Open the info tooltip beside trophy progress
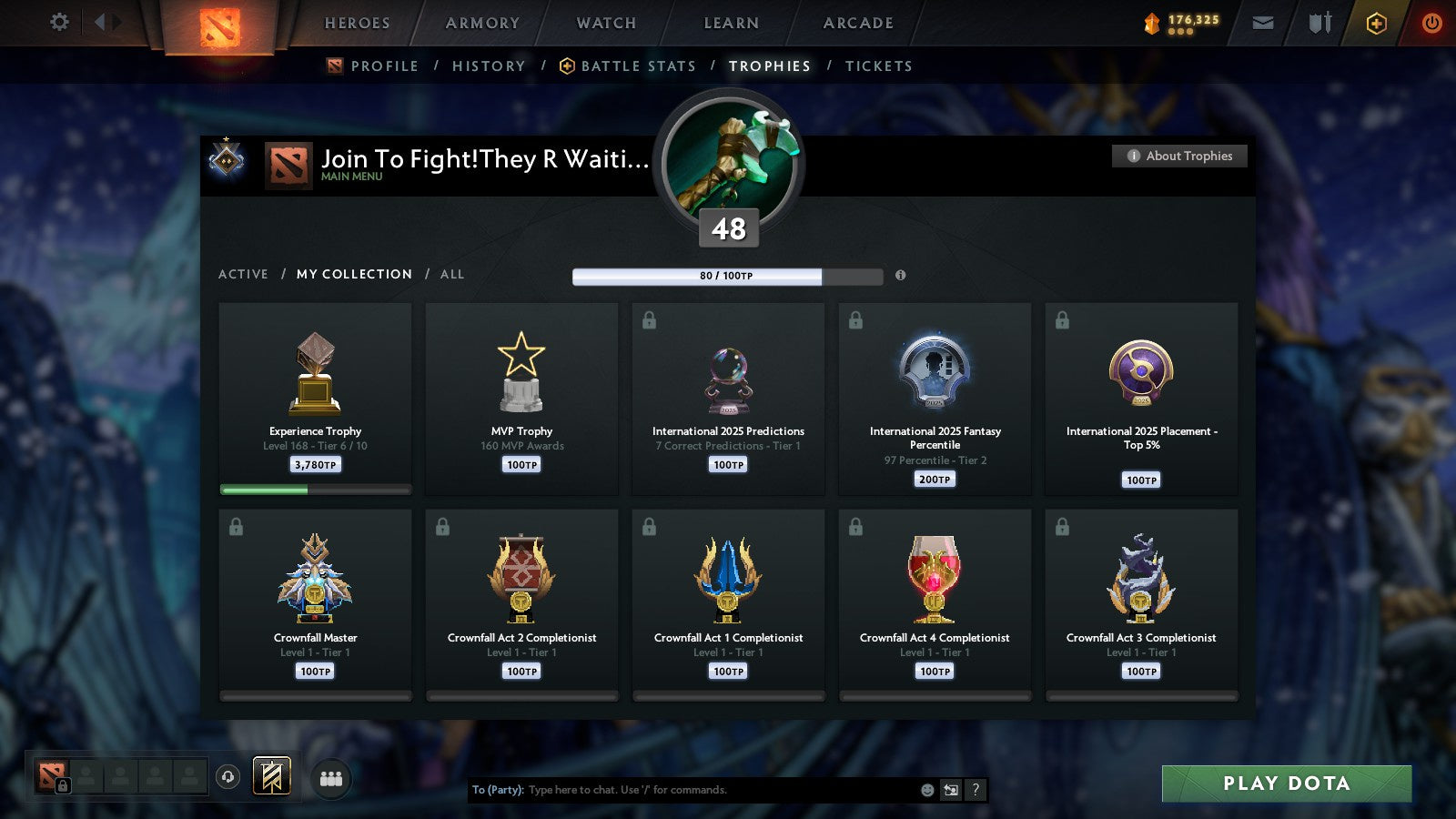The width and height of the screenshot is (1456, 819). click(900, 276)
